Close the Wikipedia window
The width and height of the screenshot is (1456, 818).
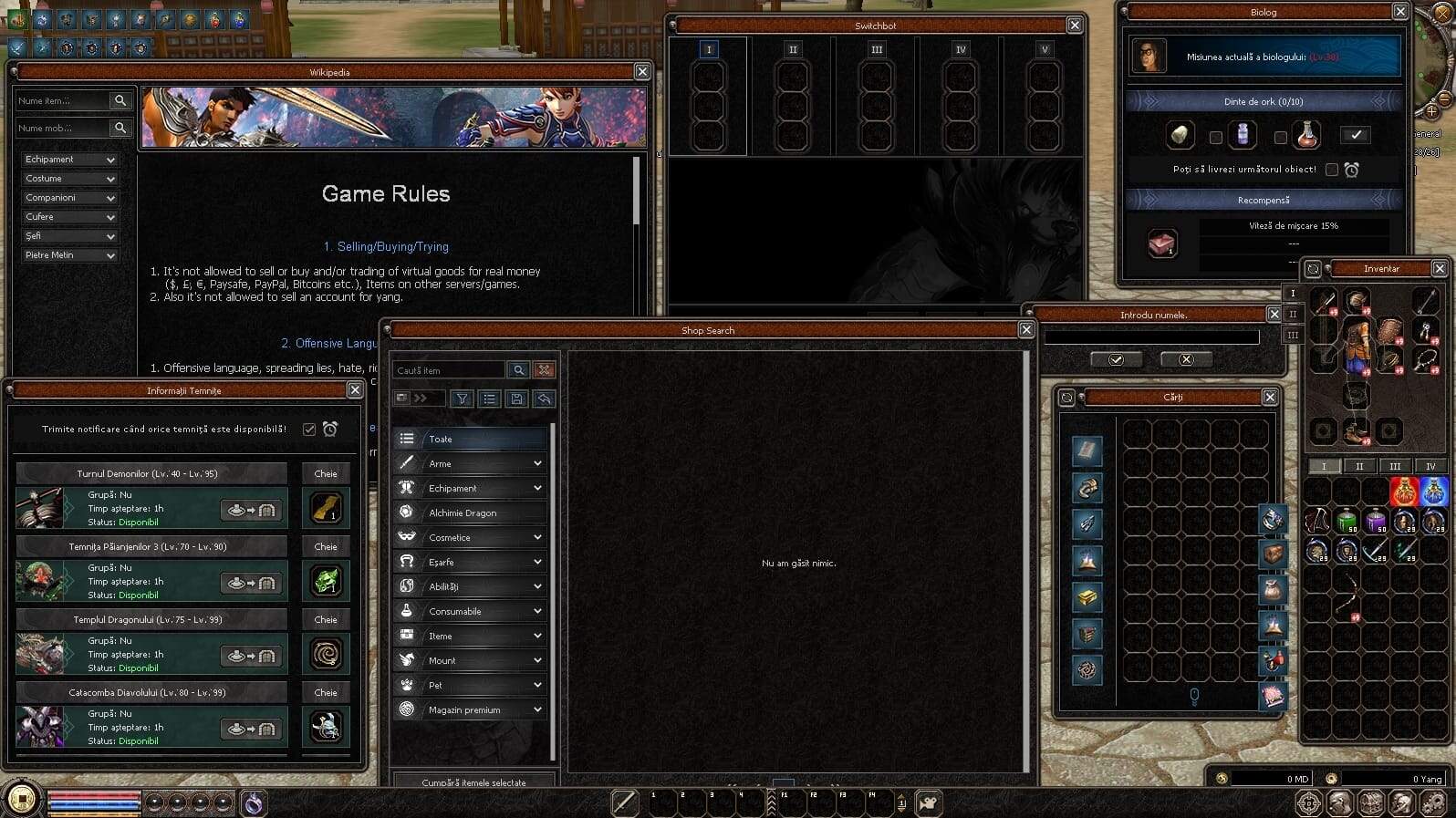tap(642, 72)
